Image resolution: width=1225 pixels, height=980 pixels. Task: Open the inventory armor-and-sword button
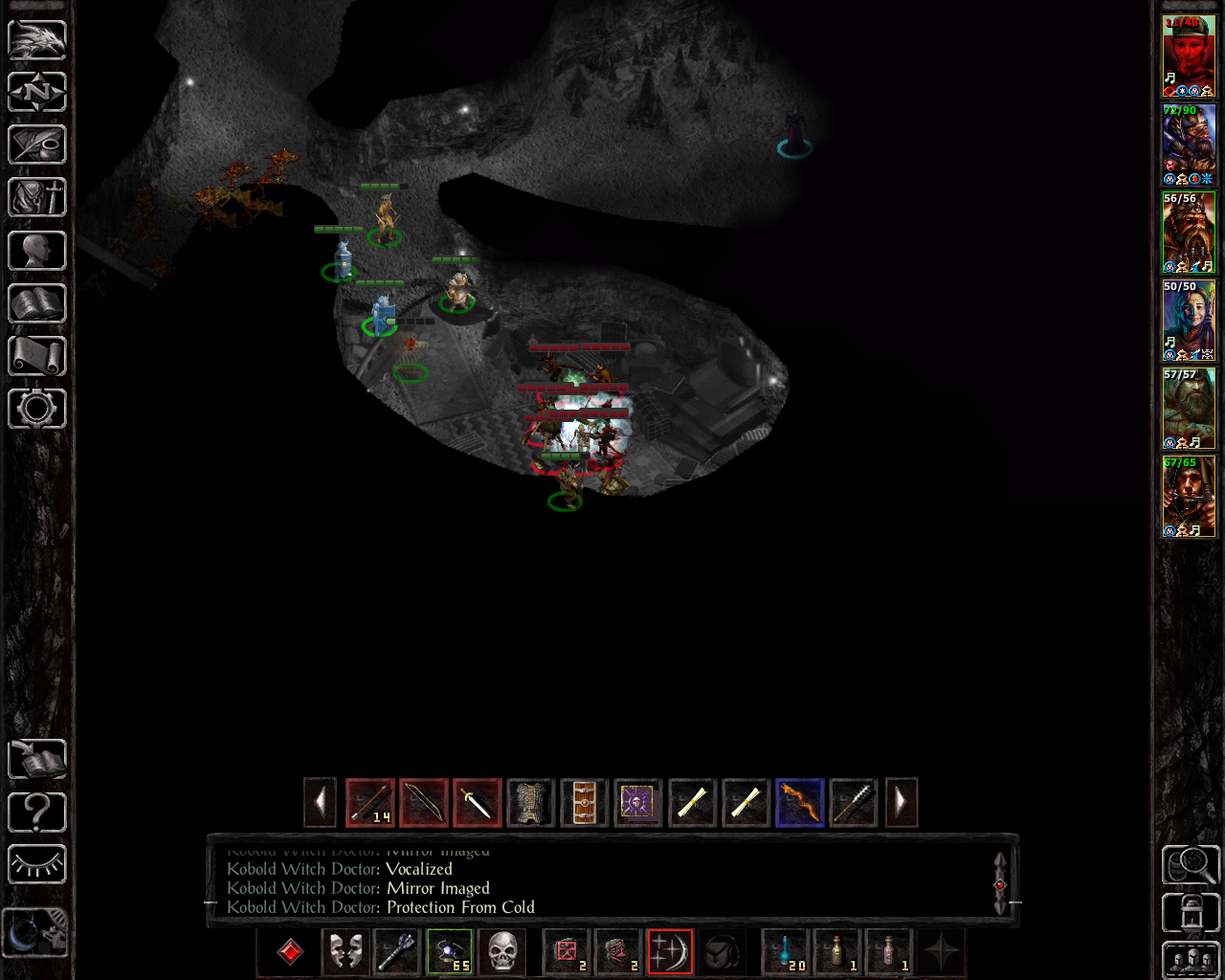click(37, 198)
